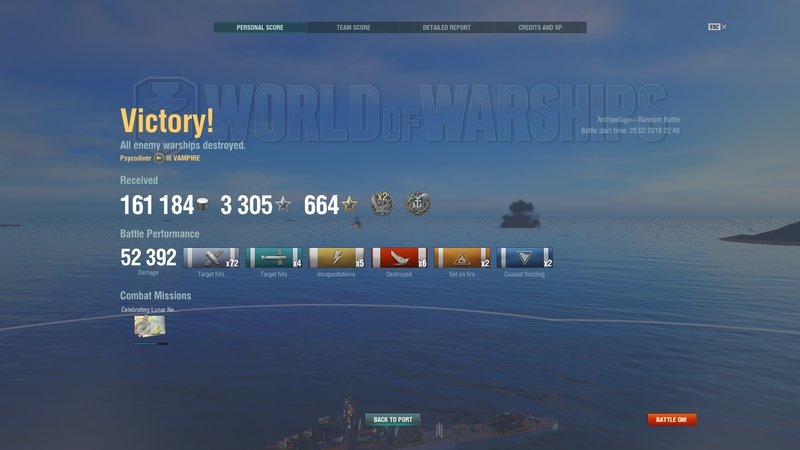Screen dimensions: 800x450
Task: Click the Caused flooding ribbon
Action: 525,258
